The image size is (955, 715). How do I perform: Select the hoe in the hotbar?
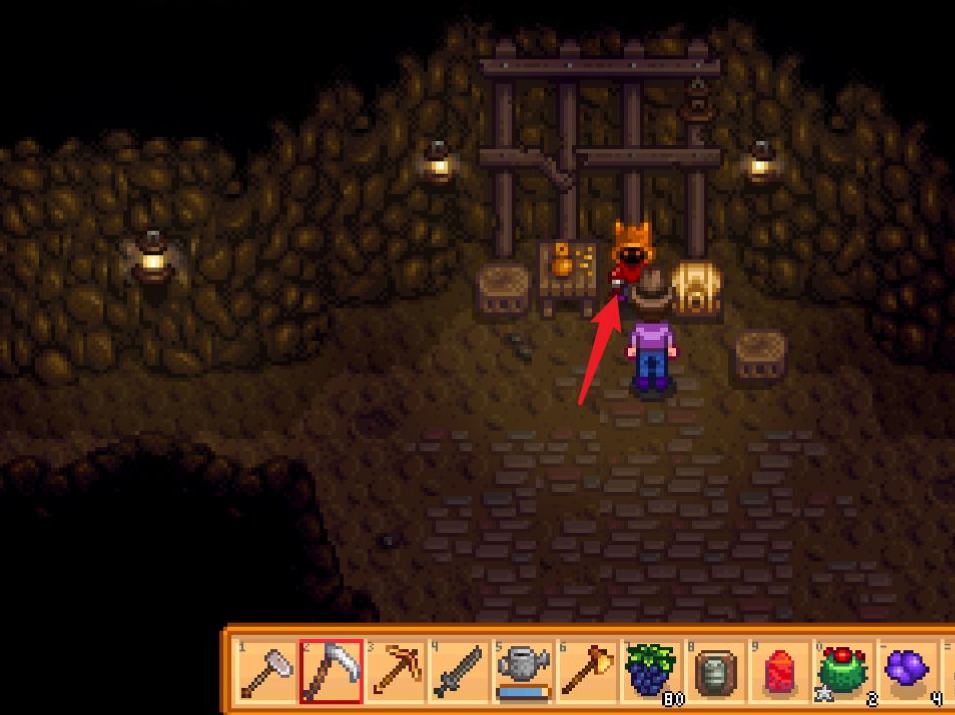pyautogui.click(x=266, y=670)
